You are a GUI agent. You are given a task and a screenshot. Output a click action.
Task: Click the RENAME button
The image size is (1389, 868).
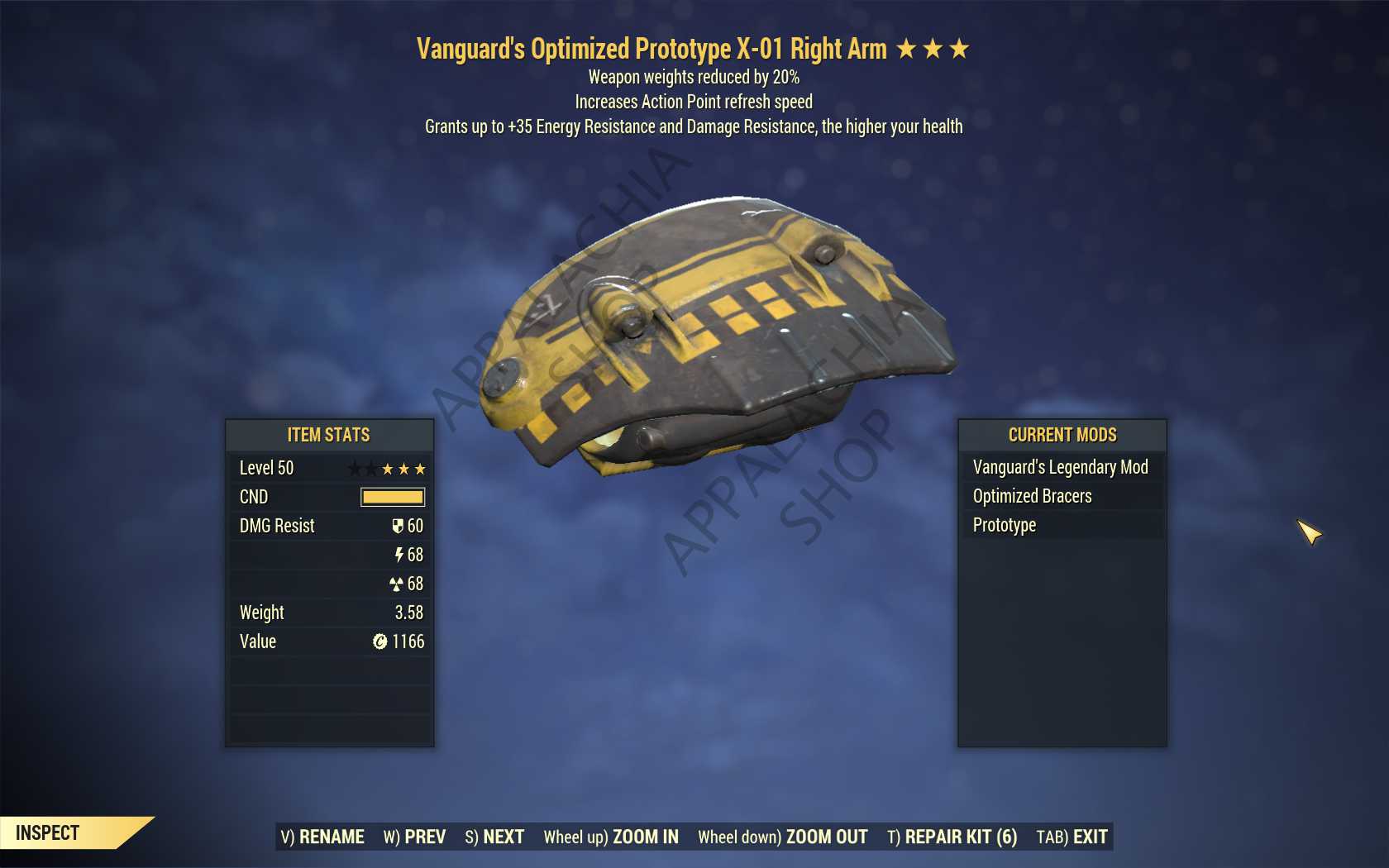coord(322,837)
